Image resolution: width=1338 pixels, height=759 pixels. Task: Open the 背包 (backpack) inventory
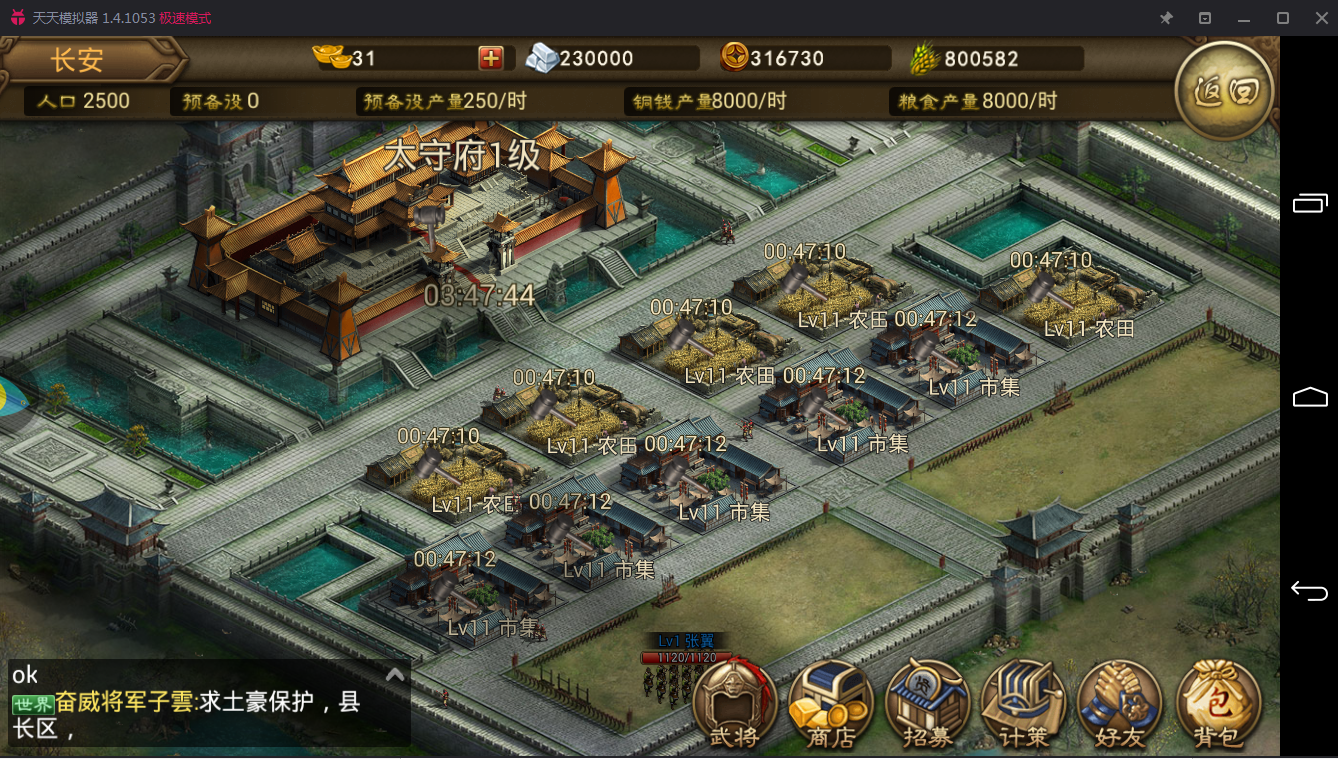(1216, 705)
